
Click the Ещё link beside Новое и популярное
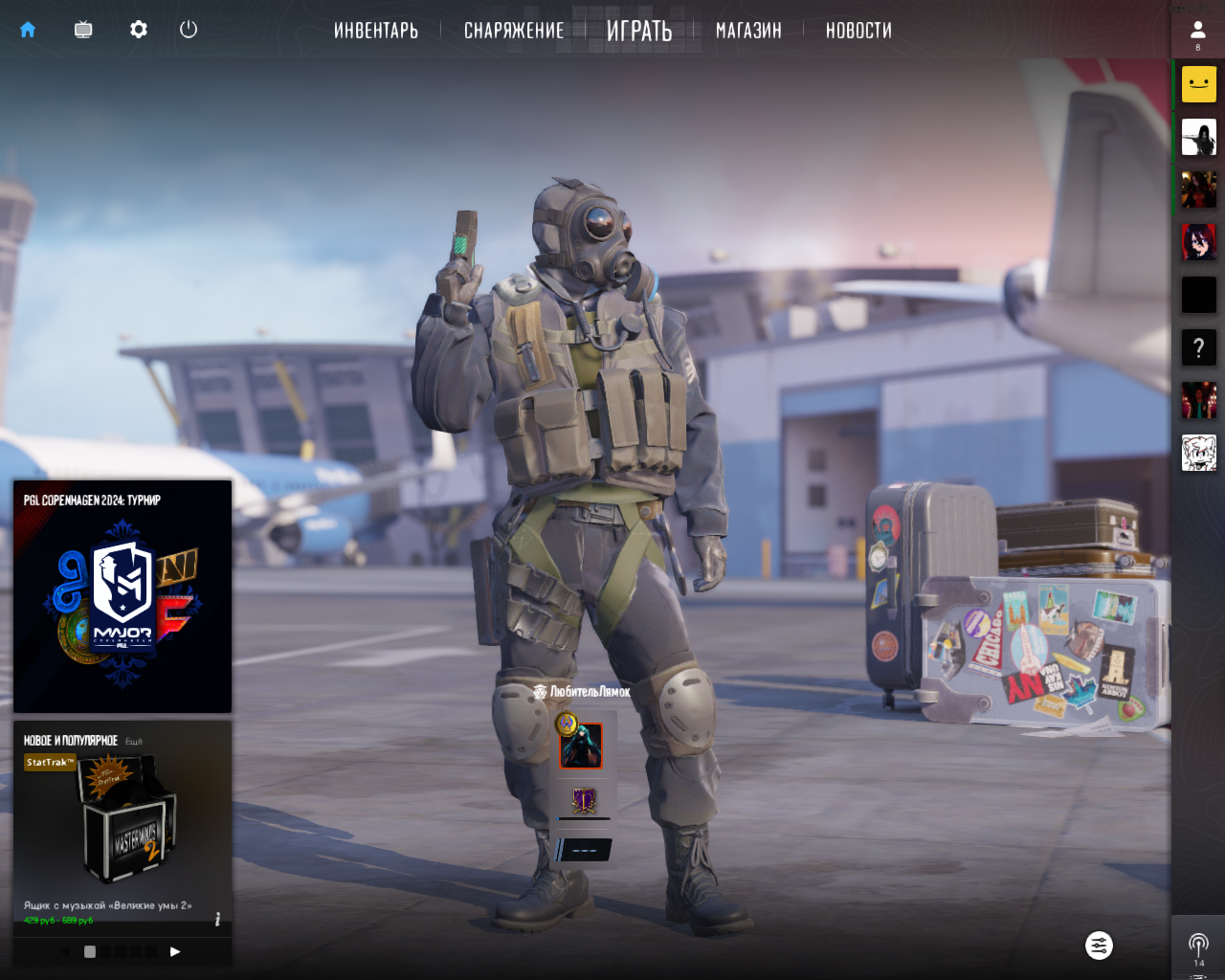tap(134, 742)
